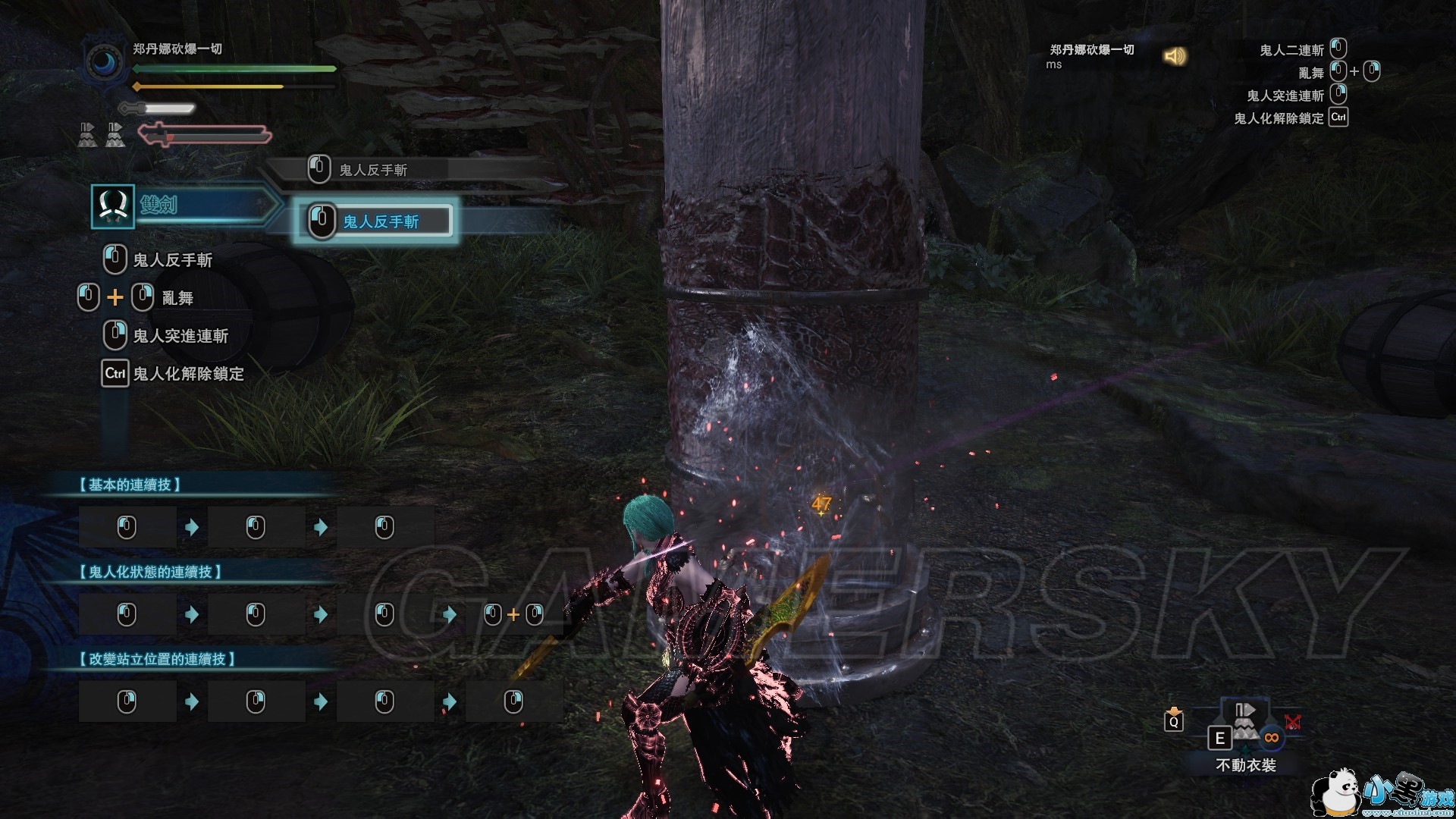Click the 不動衣裝 mantle item slot
Viewport: 1456px width, 819px height.
click(1244, 726)
